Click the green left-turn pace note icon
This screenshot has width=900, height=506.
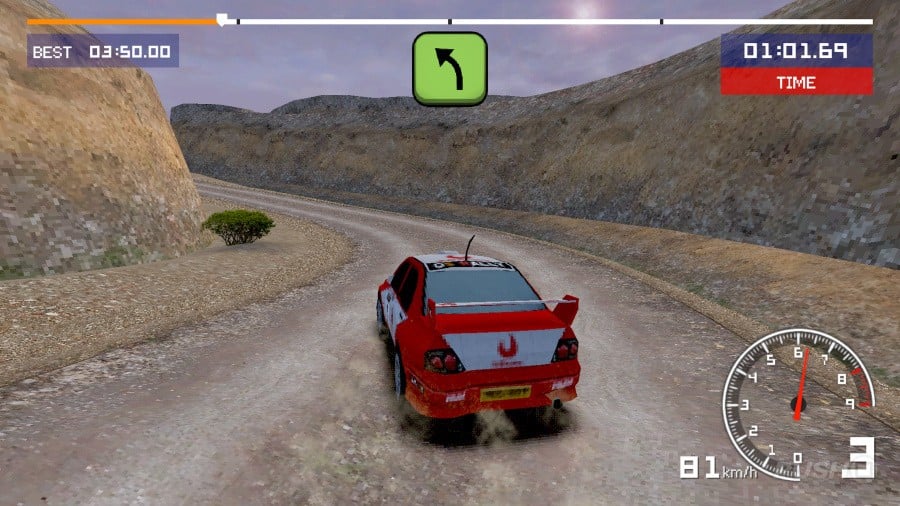click(450, 68)
